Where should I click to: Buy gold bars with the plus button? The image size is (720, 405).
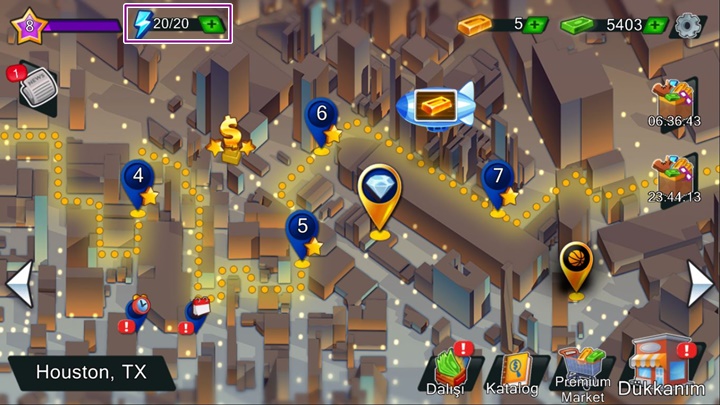coord(535,25)
